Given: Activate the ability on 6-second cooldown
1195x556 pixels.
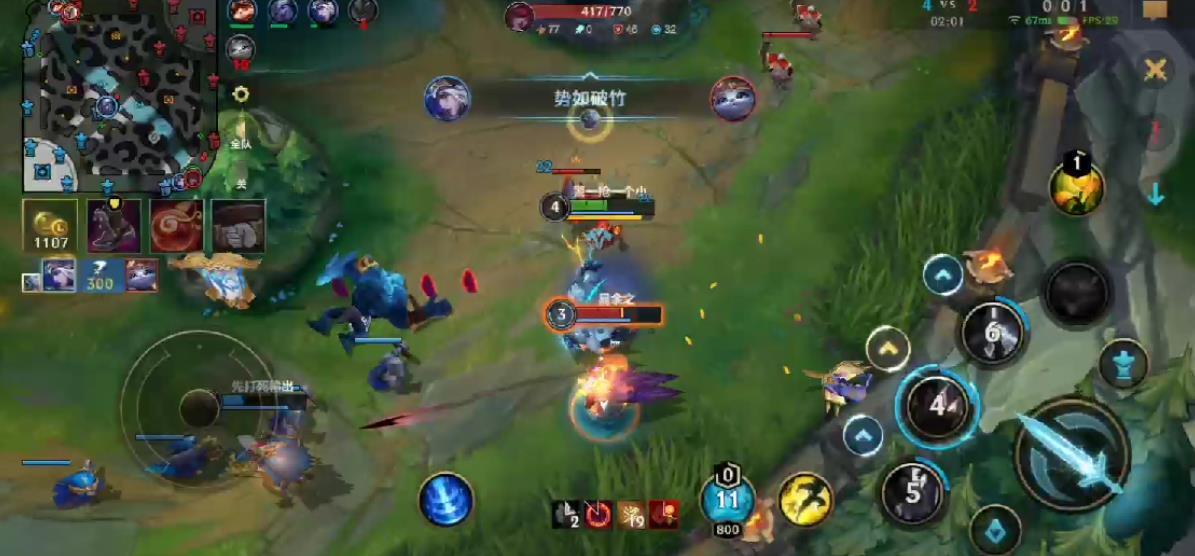Looking at the screenshot, I should (992, 332).
